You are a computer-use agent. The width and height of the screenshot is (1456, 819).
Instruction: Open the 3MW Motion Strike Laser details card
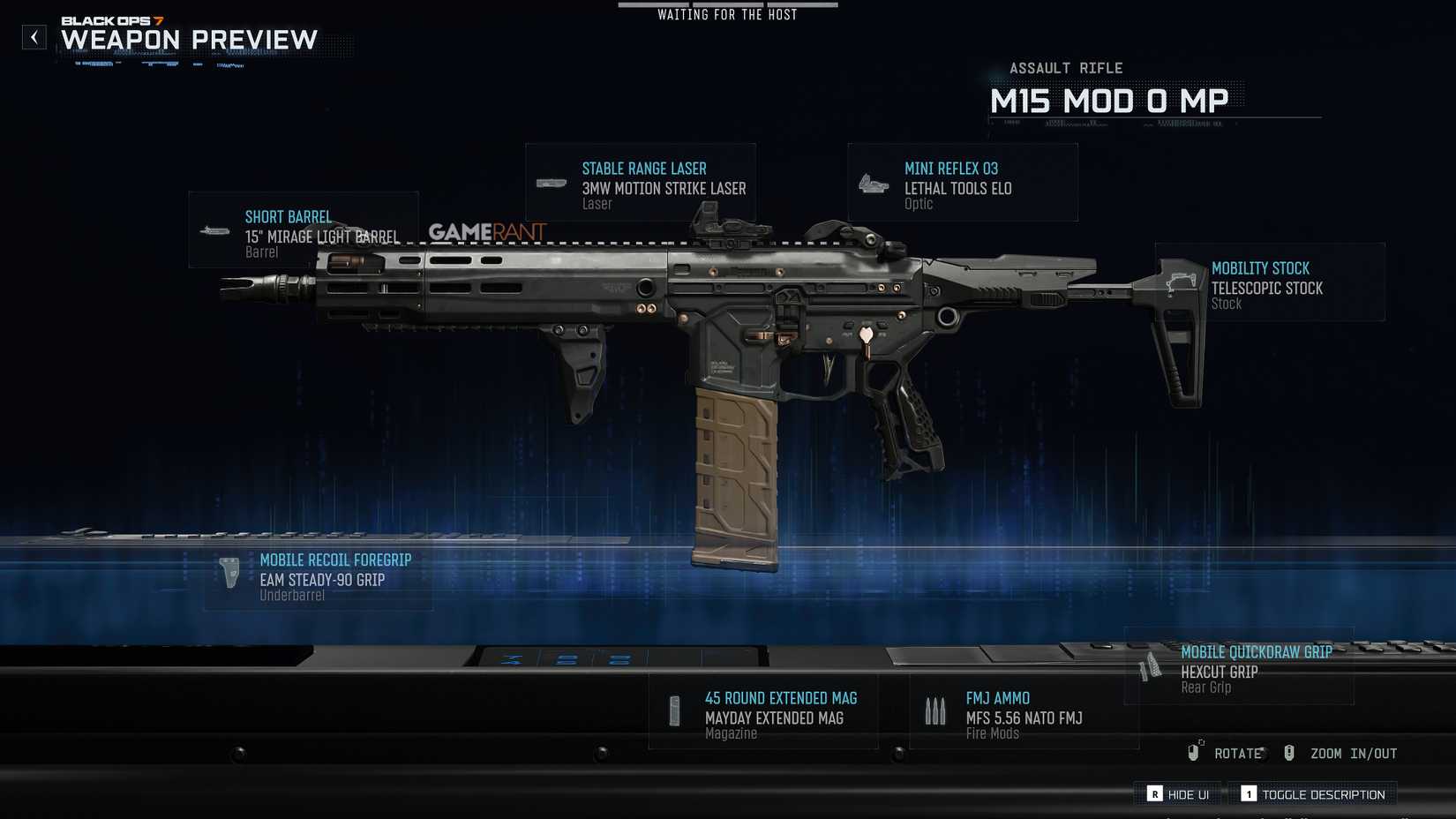(663, 188)
